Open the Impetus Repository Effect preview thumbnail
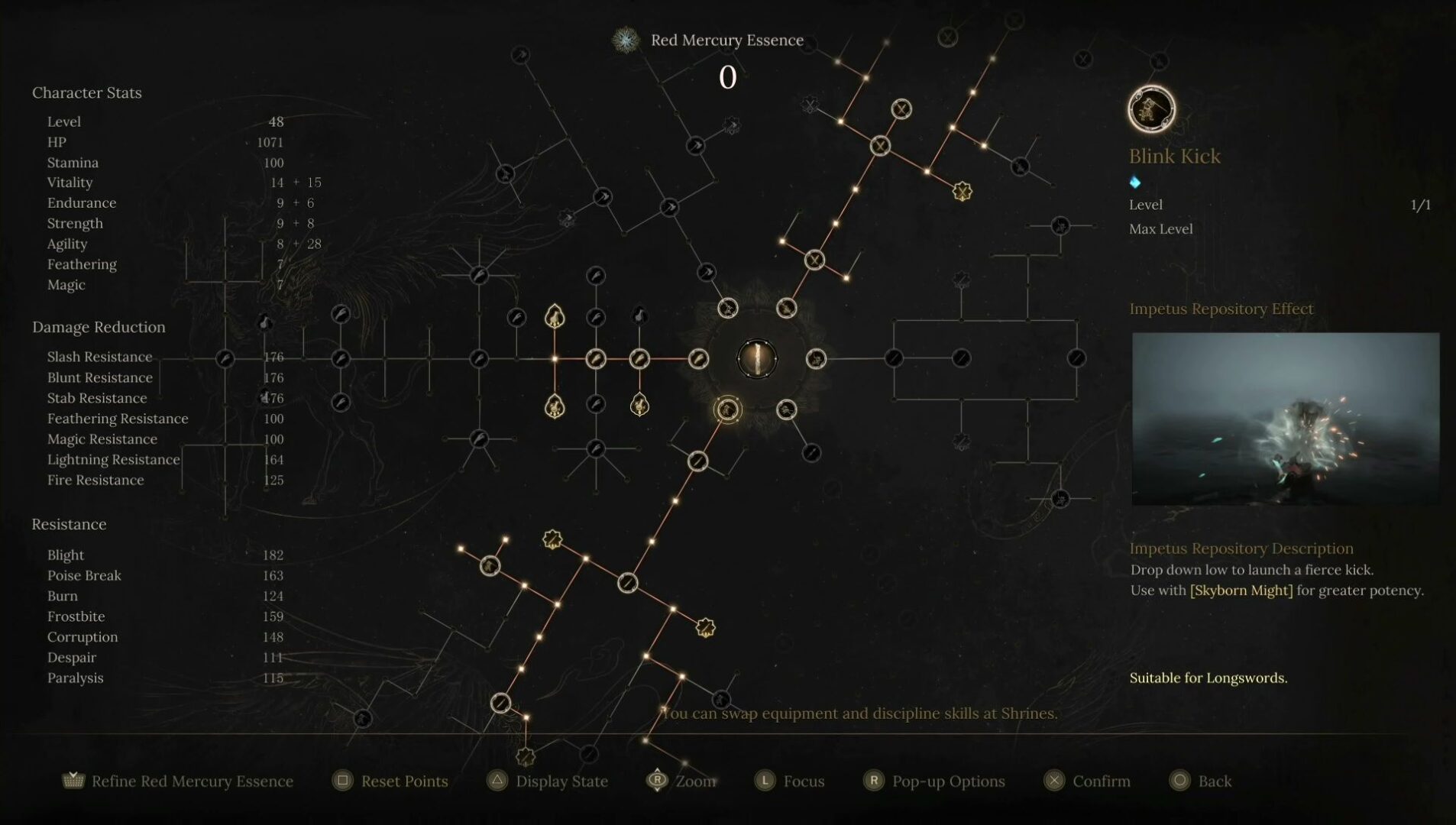 tap(1285, 419)
